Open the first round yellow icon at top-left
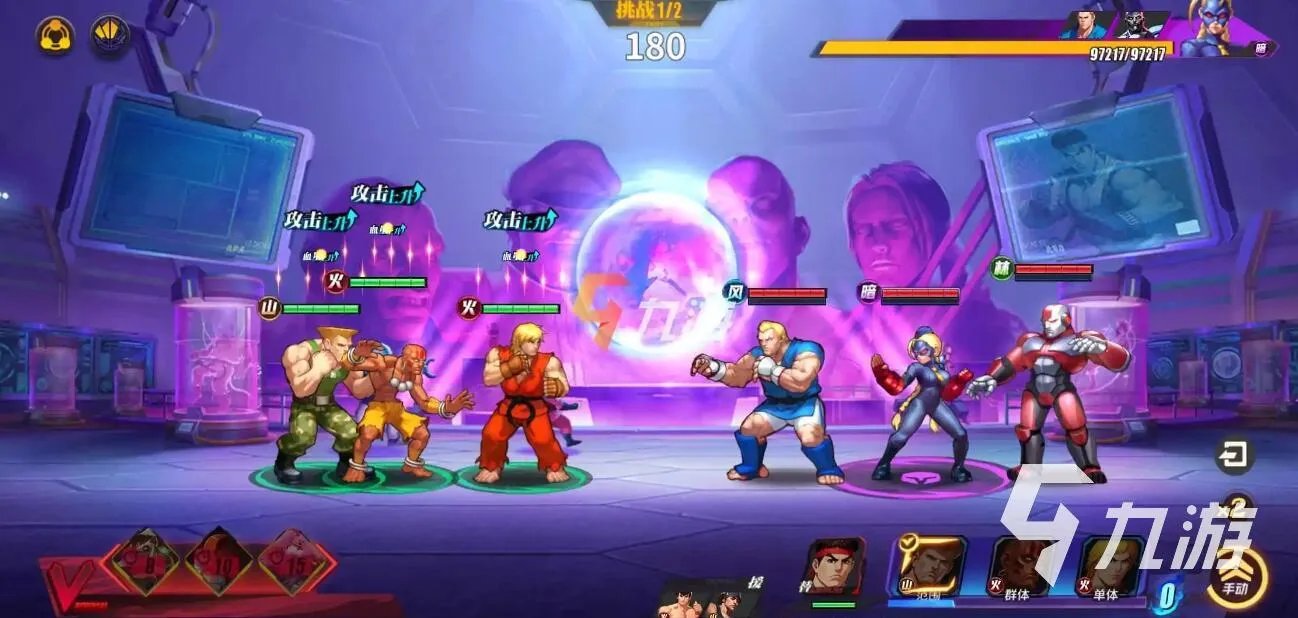This screenshot has width=1298, height=618. [x=56, y=37]
